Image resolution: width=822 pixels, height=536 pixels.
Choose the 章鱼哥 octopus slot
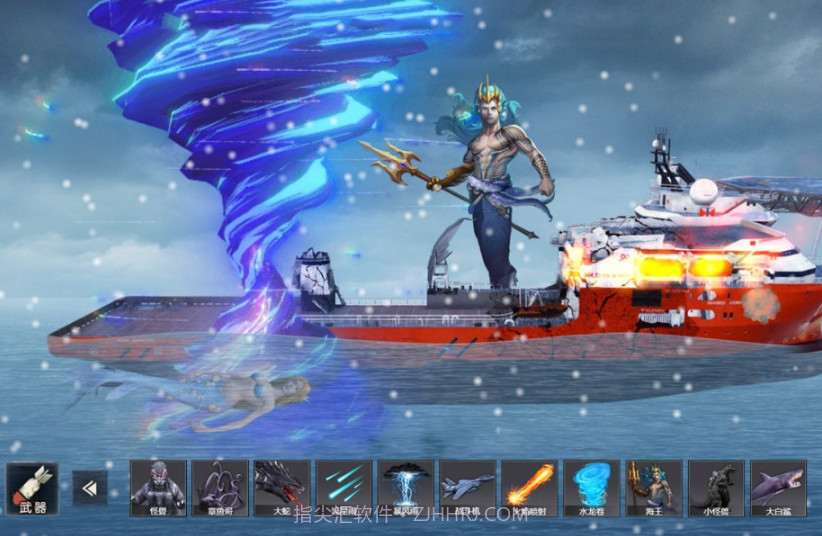click(x=220, y=488)
